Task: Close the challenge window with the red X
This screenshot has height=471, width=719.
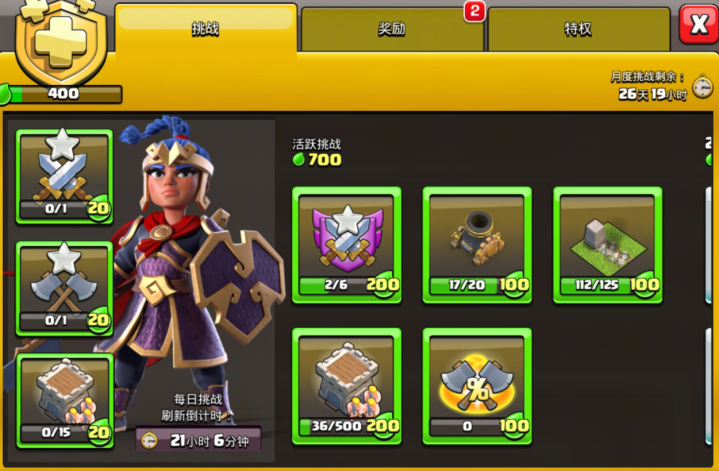Action: point(696,24)
